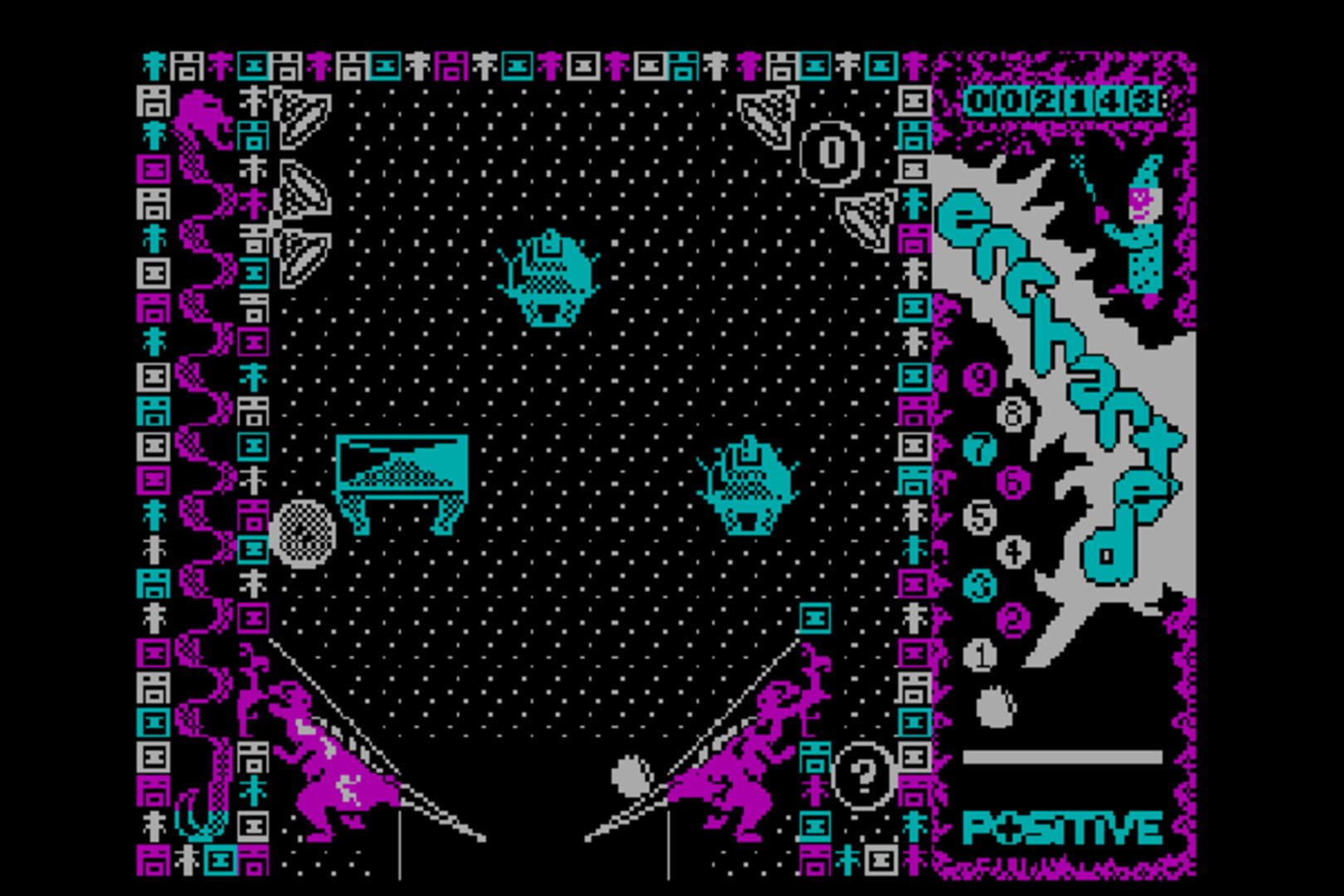Click the score display reading 002143
1344x896 pixels.
click(1062, 100)
